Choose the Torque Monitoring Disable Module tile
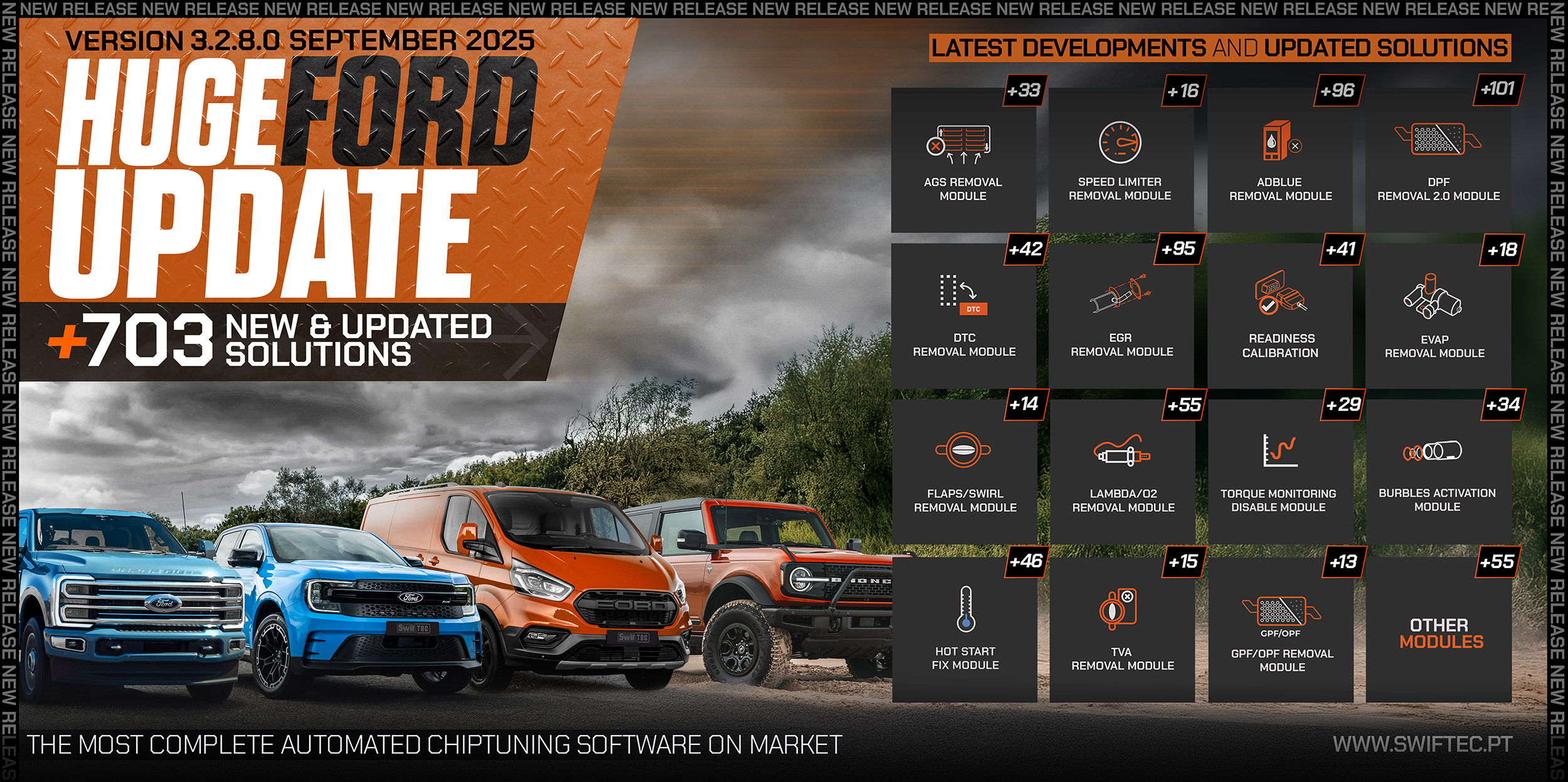This screenshot has height=782, width=1568. pyautogui.click(x=1279, y=472)
